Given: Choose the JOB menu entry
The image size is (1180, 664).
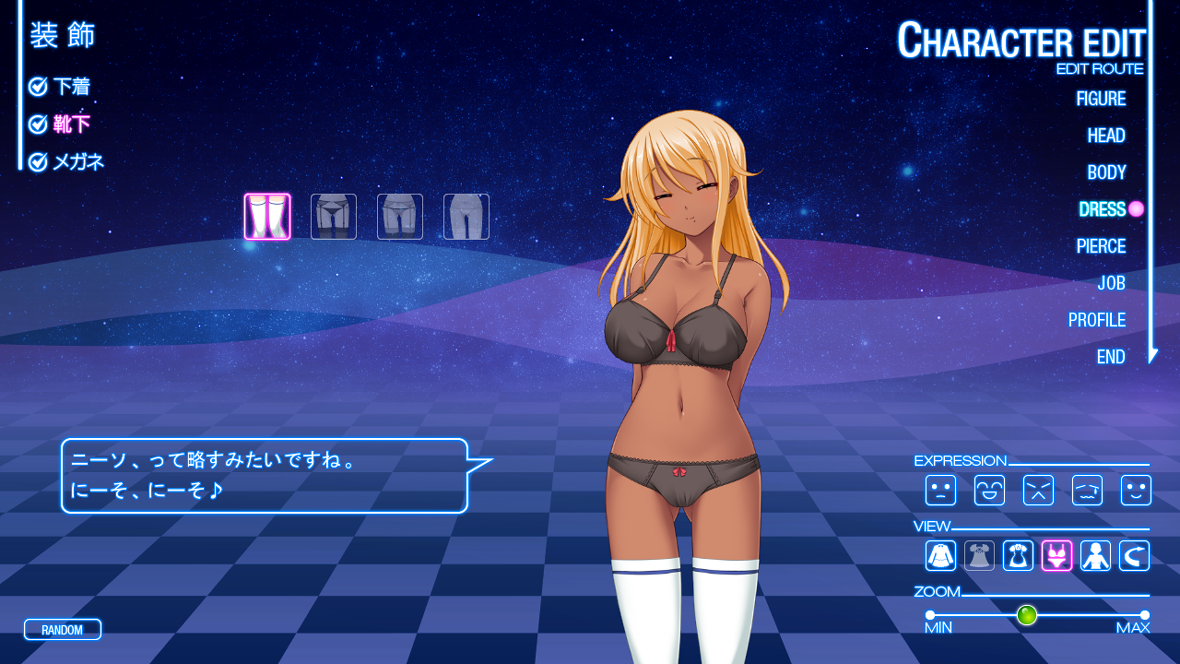Looking at the screenshot, I should [1111, 284].
